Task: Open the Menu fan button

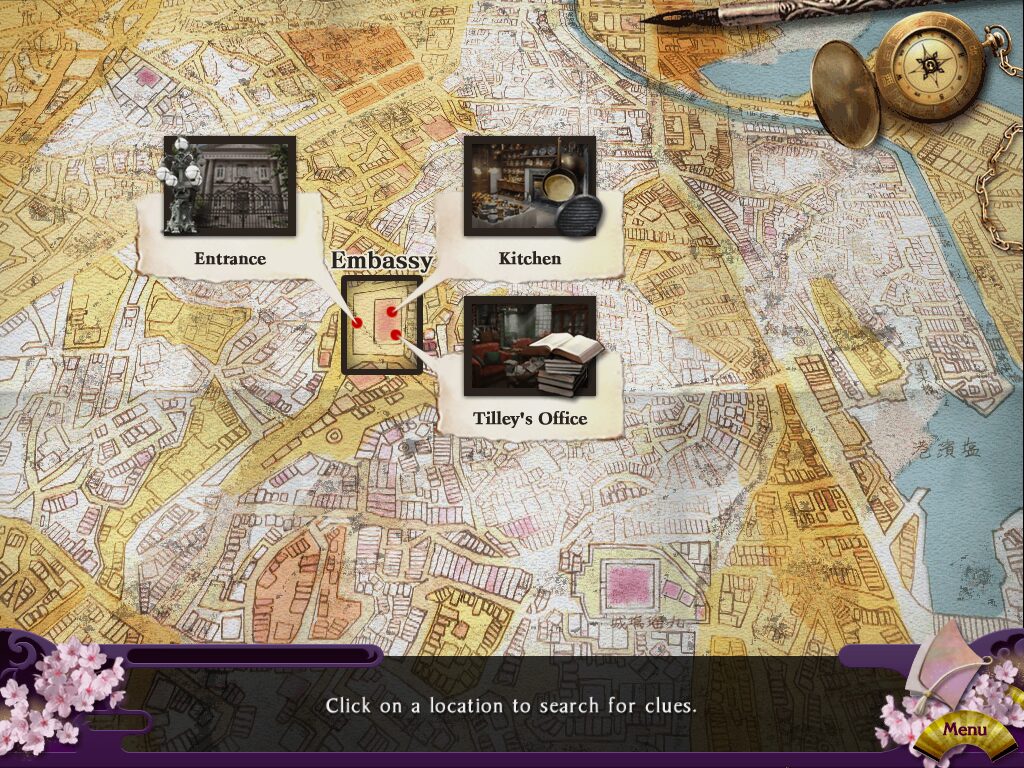Action: click(x=964, y=729)
